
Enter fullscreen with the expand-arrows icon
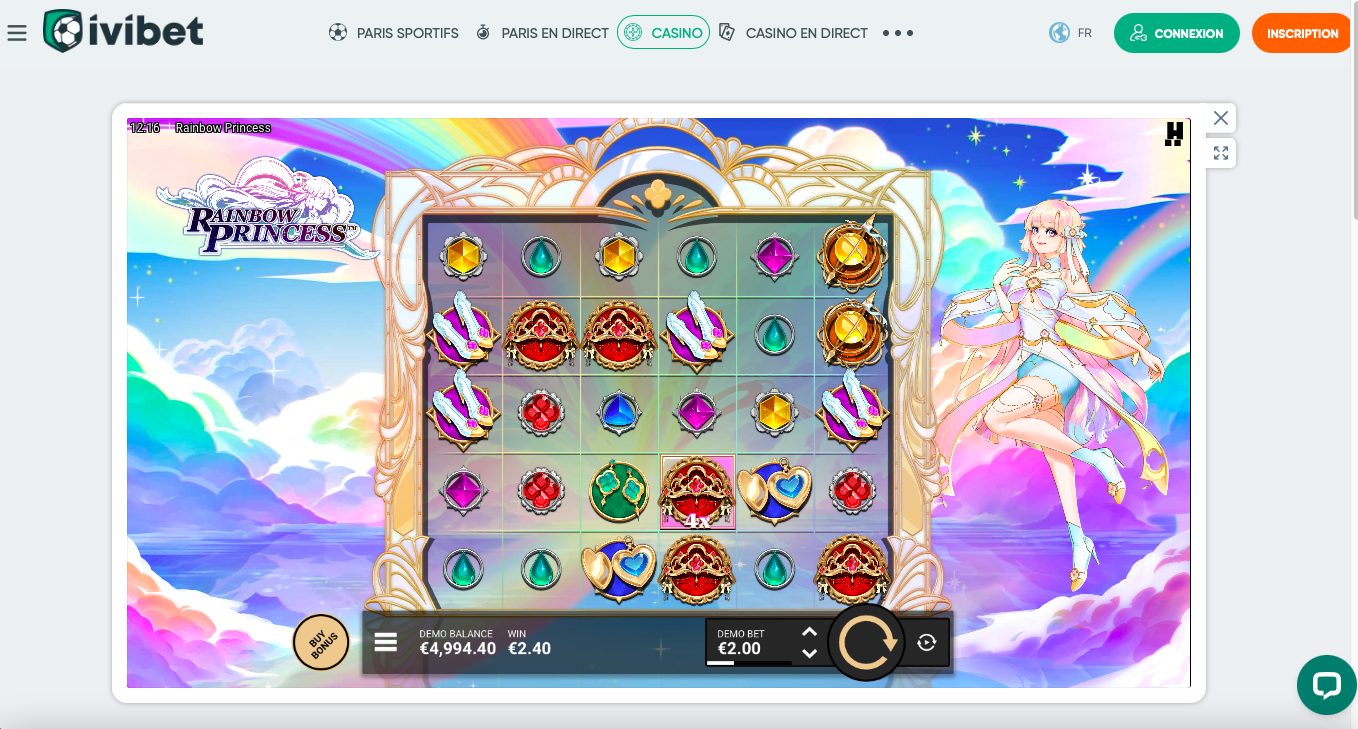pyautogui.click(x=1220, y=152)
